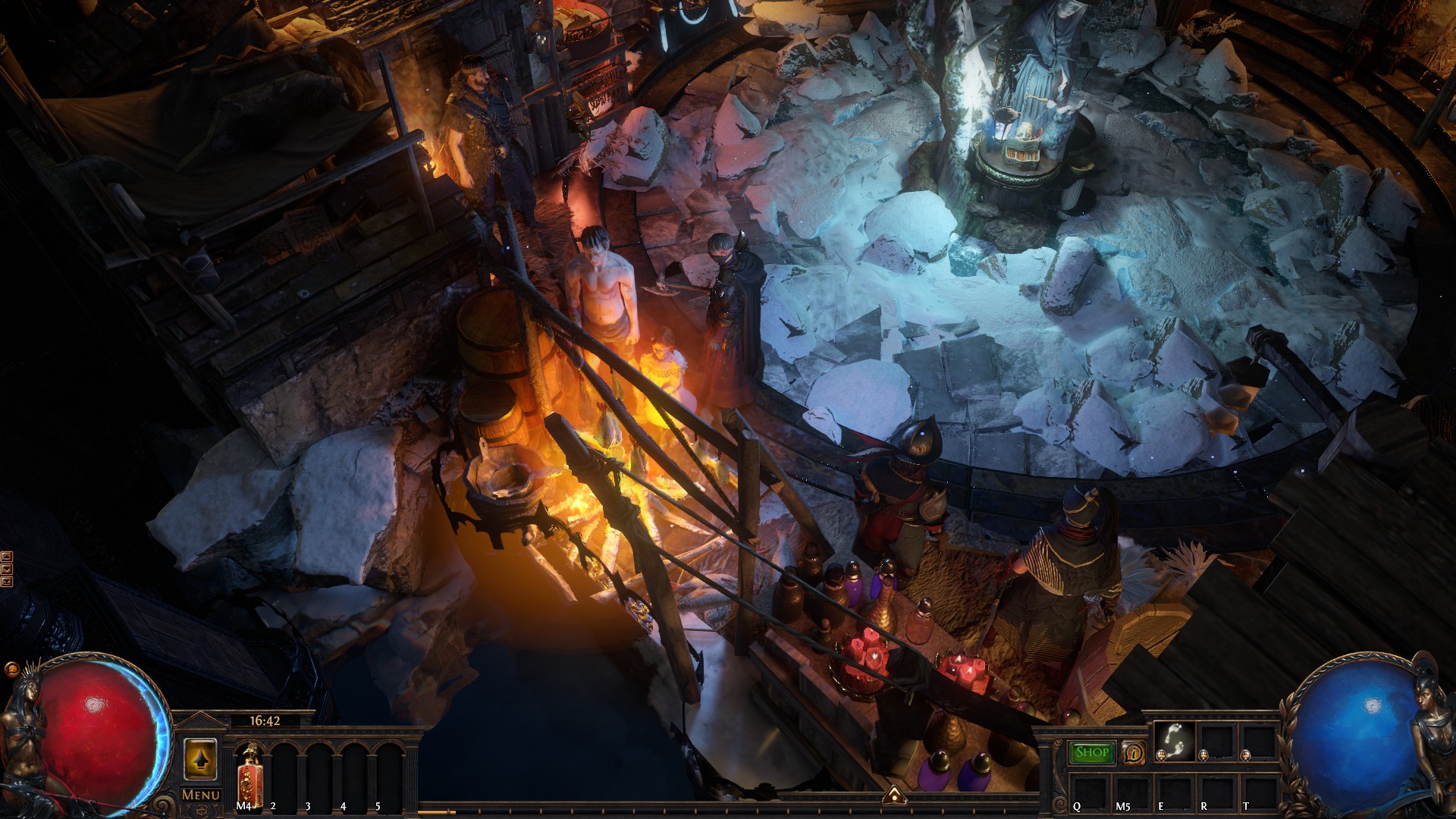This screenshot has height=819, width=1456.
Task: Open the info speech-bubble icon
Action: pyautogui.click(x=1134, y=753)
